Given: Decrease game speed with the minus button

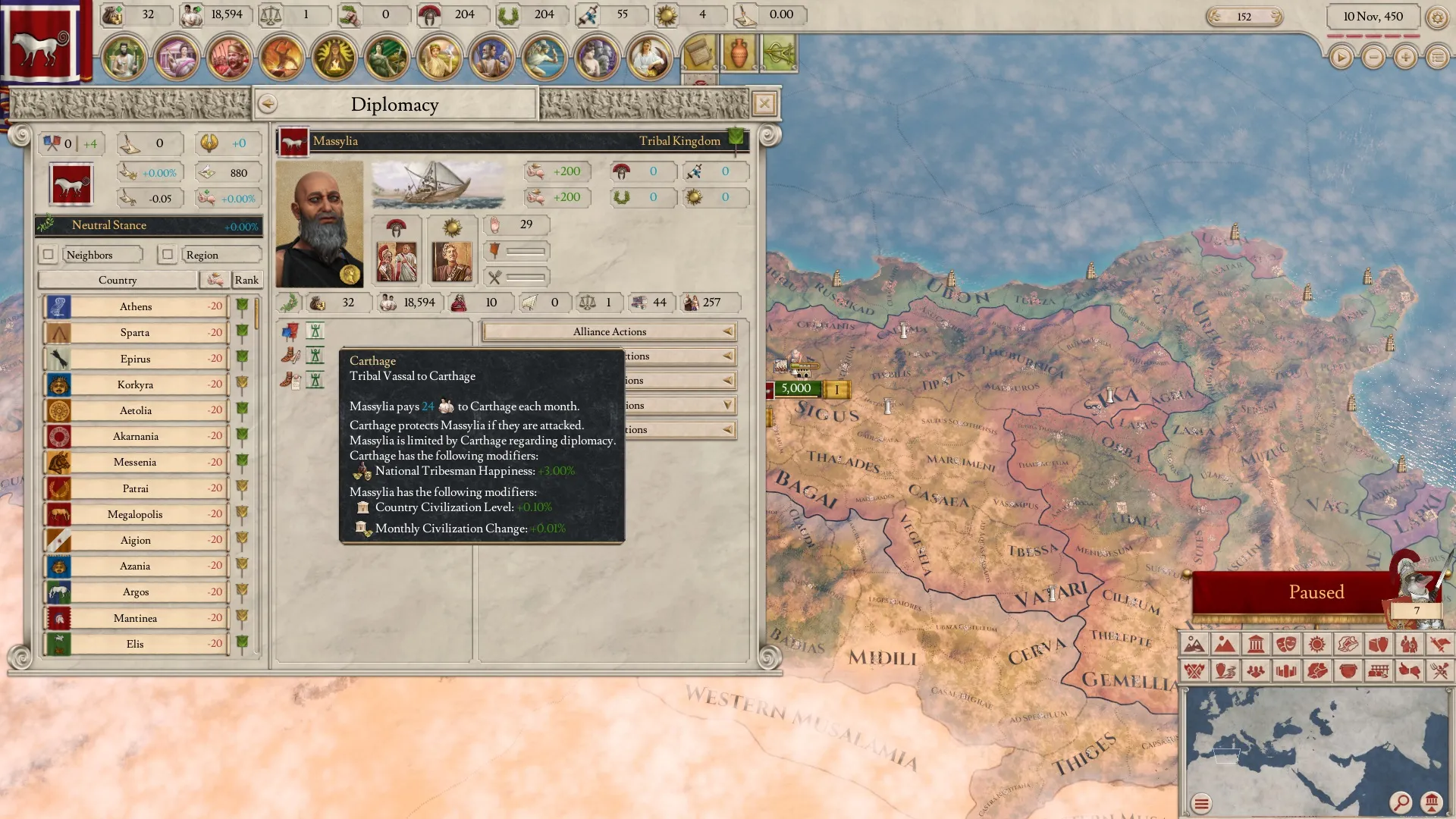Looking at the screenshot, I should point(1373,58).
